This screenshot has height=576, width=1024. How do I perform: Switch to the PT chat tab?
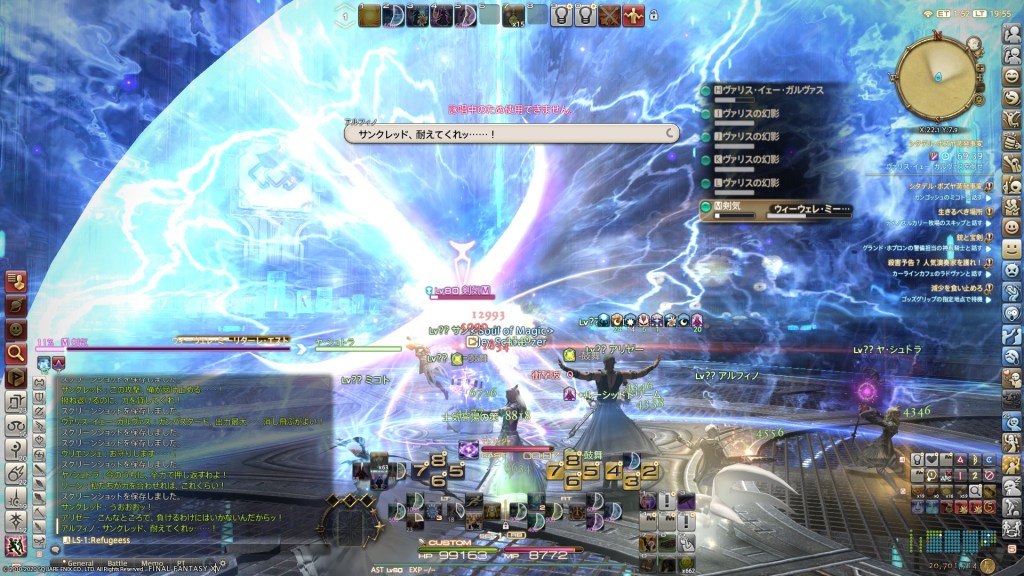181,563
